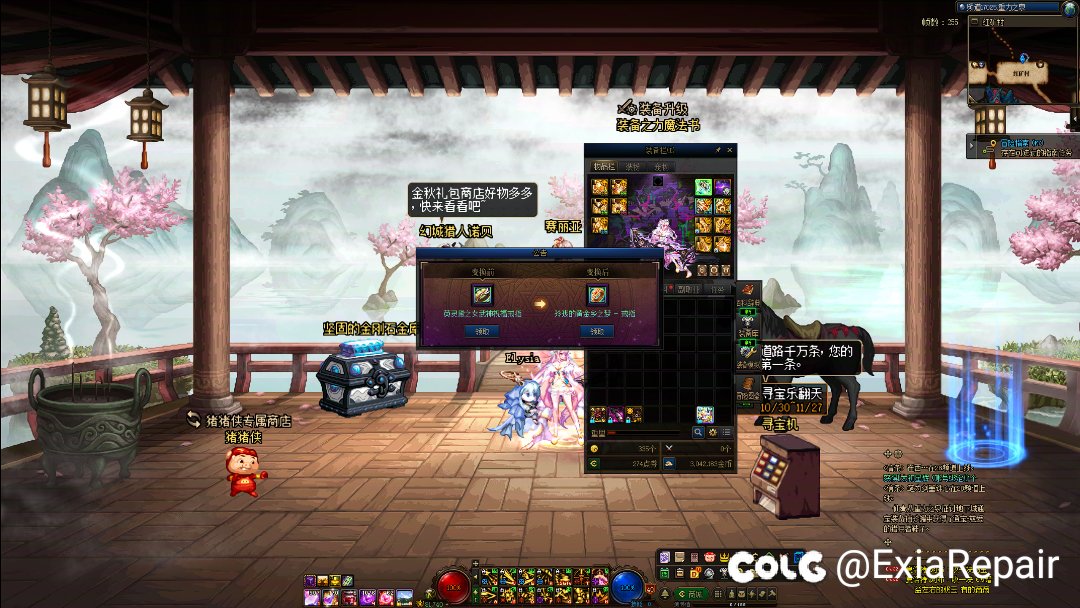Click the red HP orb
This screenshot has width=1080, height=608.
[457, 587]
